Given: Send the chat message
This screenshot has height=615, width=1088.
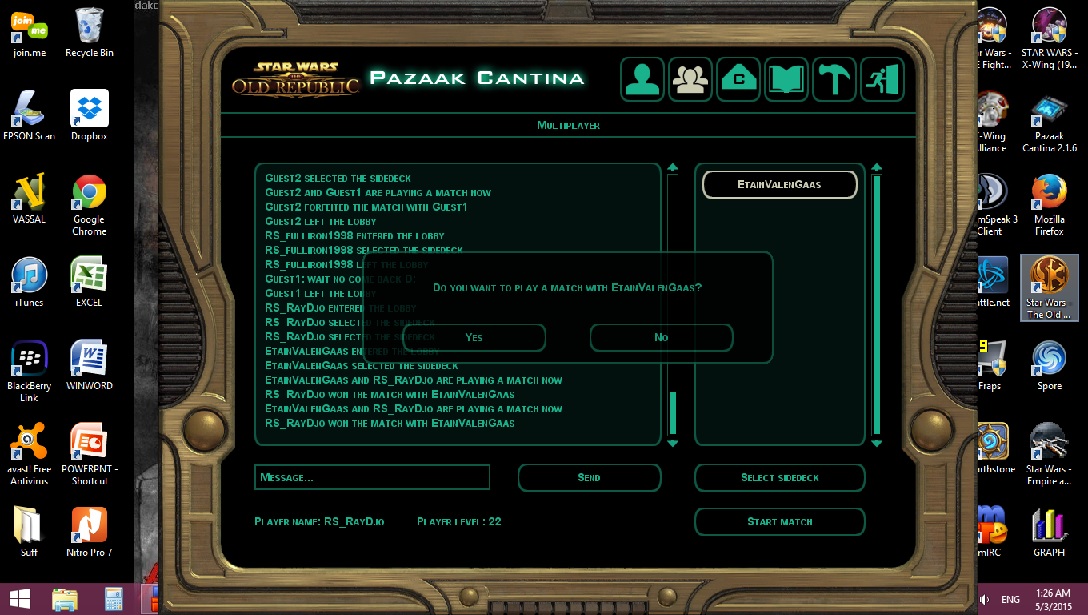Looking at the screenshot, I should (x=589, y=477).
